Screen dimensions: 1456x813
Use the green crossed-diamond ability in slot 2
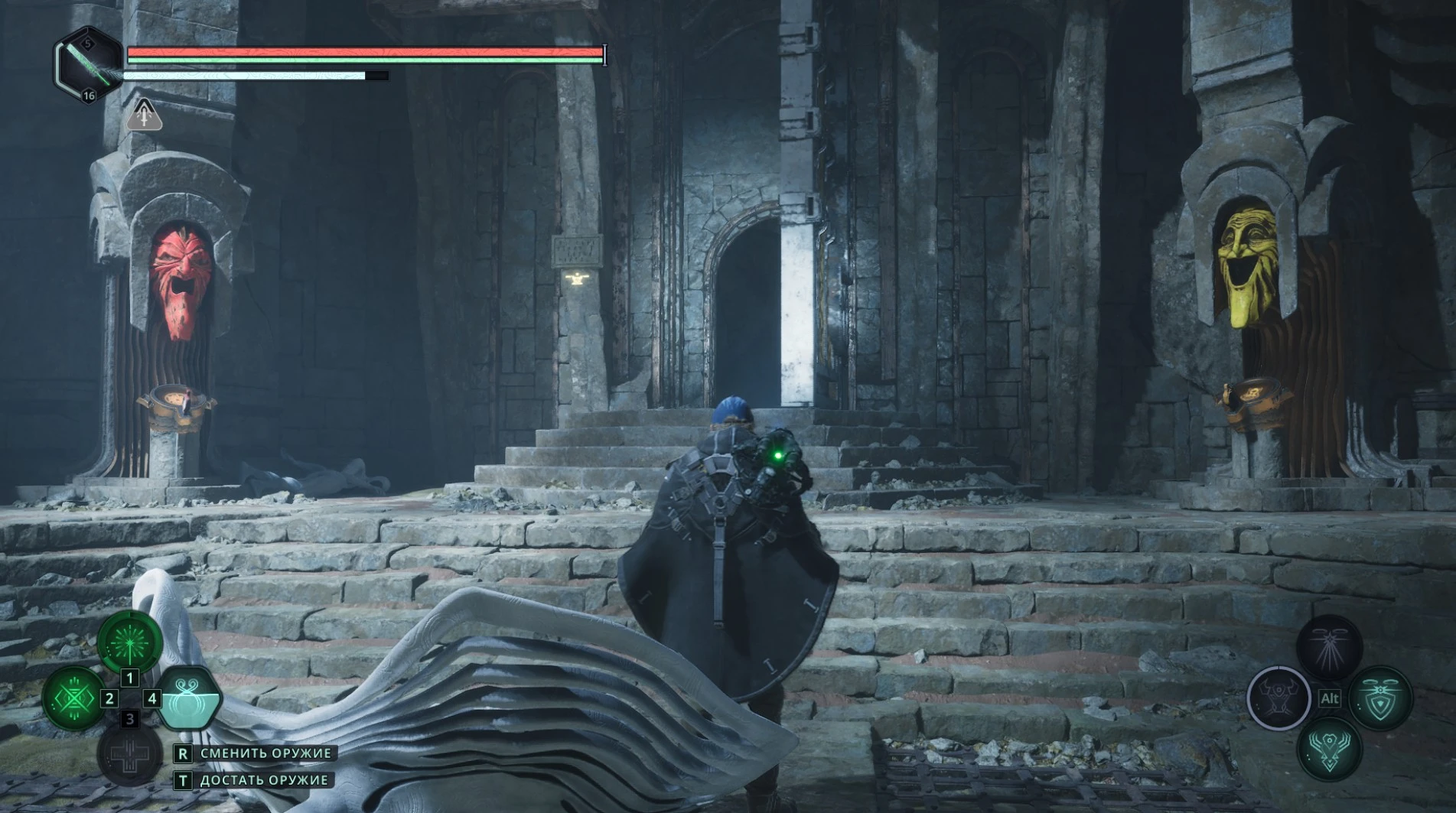73,698
